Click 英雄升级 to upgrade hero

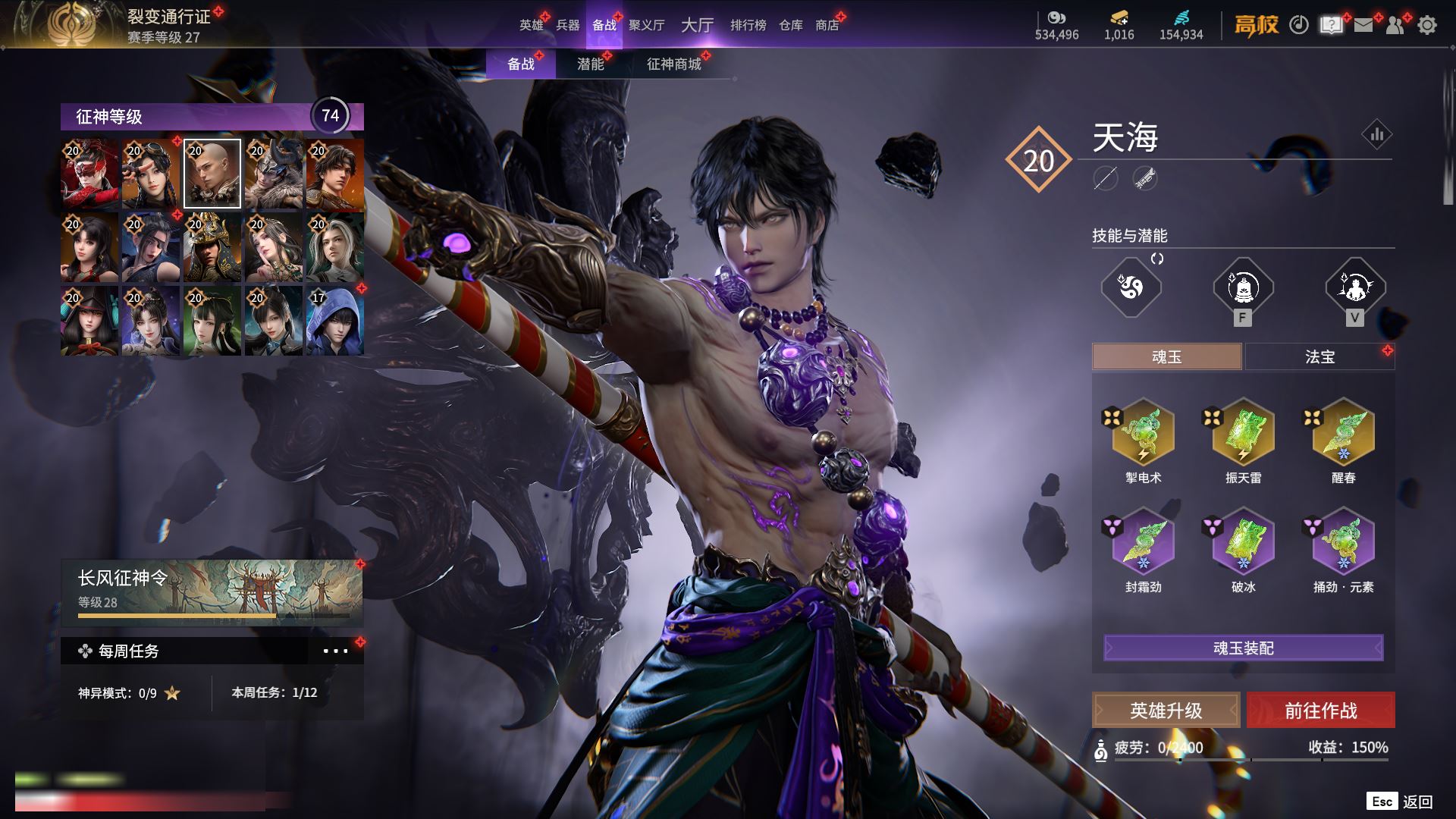(1166, 711)
